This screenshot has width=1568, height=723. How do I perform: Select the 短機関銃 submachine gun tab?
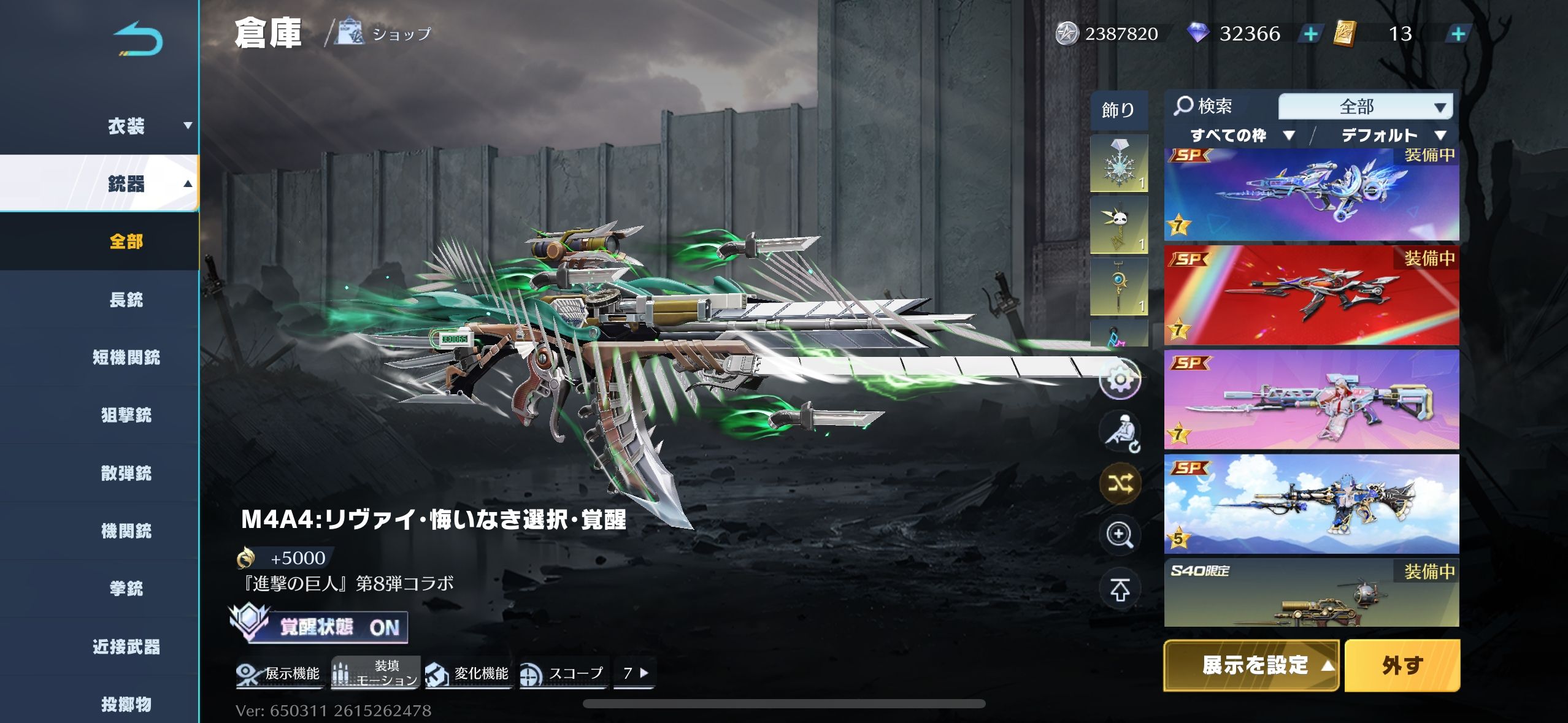point(126,358)
